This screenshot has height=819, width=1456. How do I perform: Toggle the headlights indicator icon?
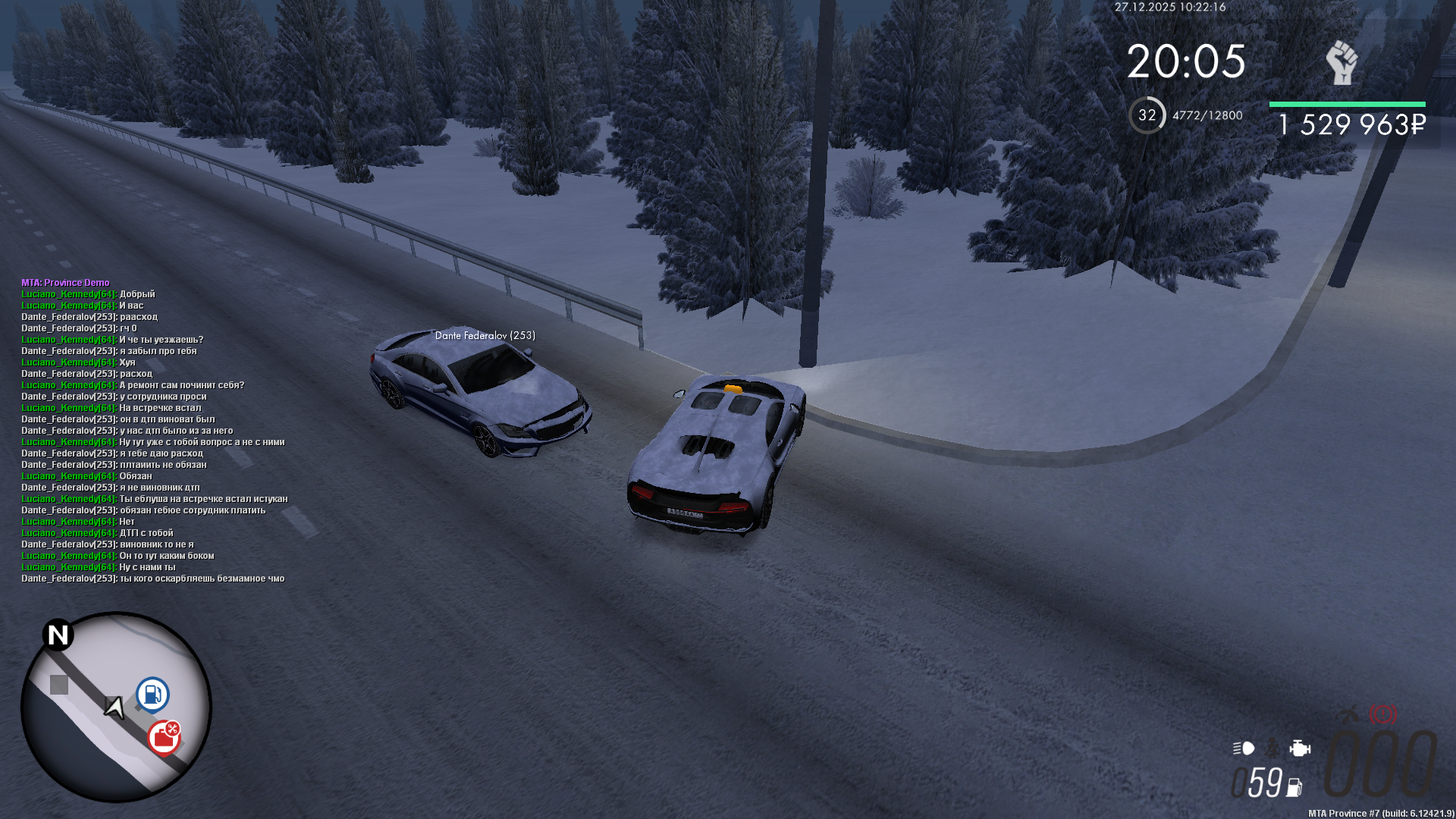[1244, 748]
